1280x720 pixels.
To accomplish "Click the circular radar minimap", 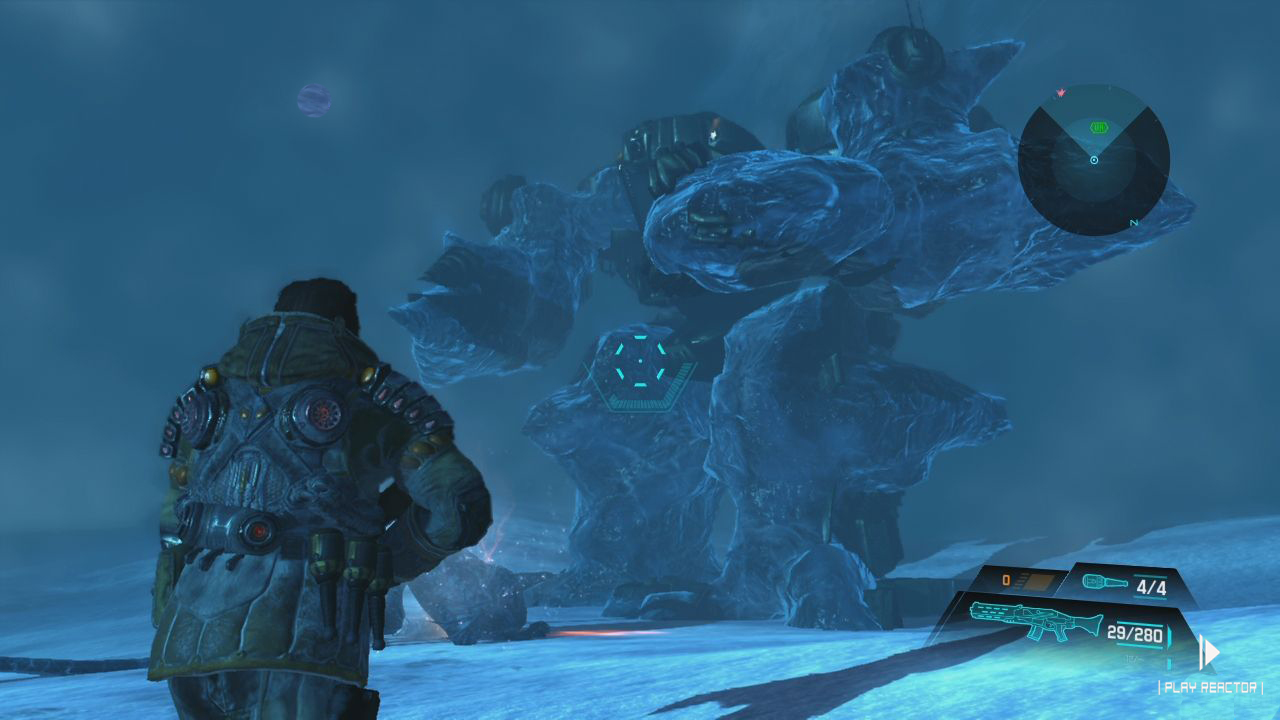I will (x=1094, y=160).
